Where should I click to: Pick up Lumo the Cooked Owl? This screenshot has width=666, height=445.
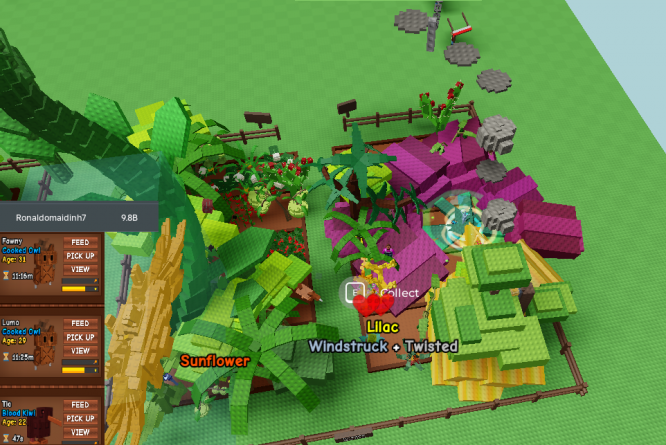pos(80,338)
